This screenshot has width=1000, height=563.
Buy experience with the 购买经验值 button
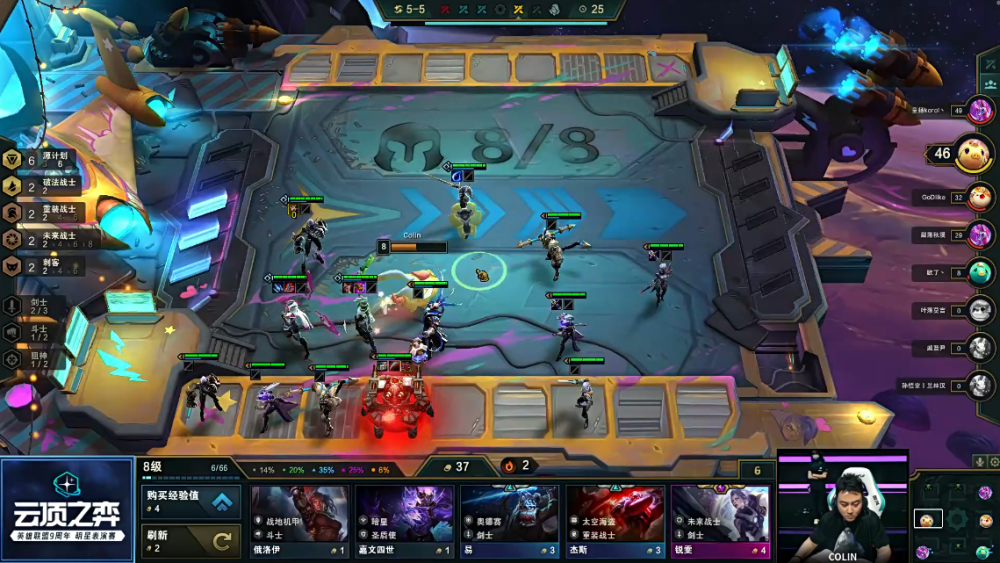(192, 502)
